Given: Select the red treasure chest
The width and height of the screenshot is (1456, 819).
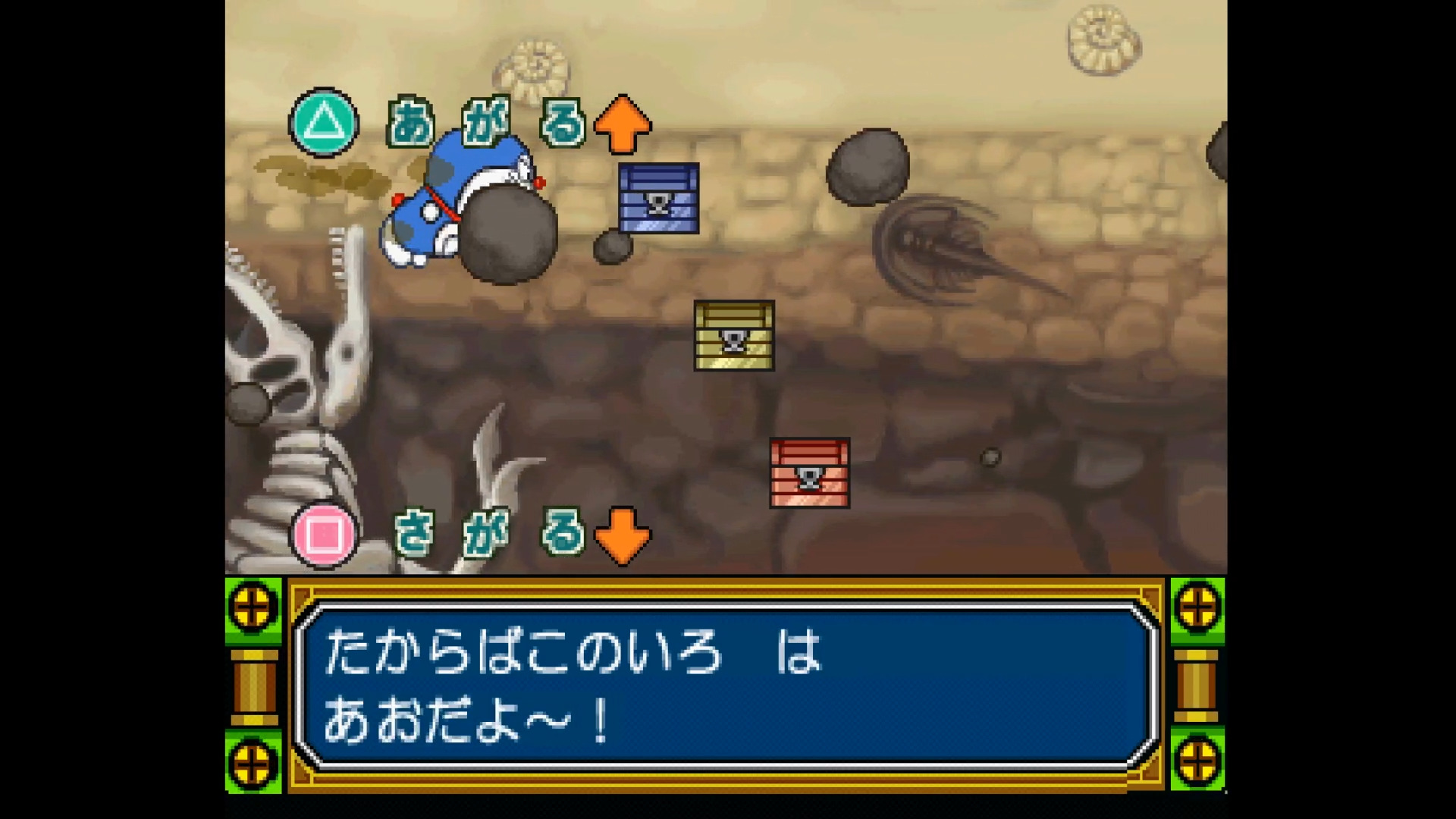Looking at the screenshot, I should click(809, 474).
